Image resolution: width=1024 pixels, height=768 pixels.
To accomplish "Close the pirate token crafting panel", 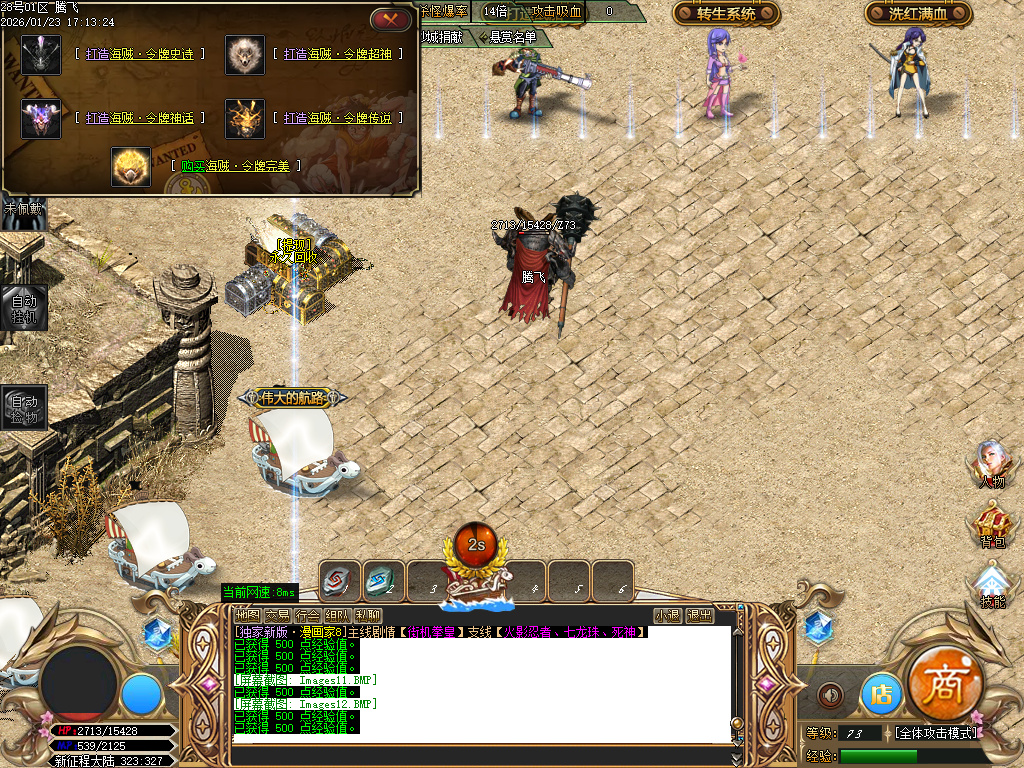I will click(390, 19).
